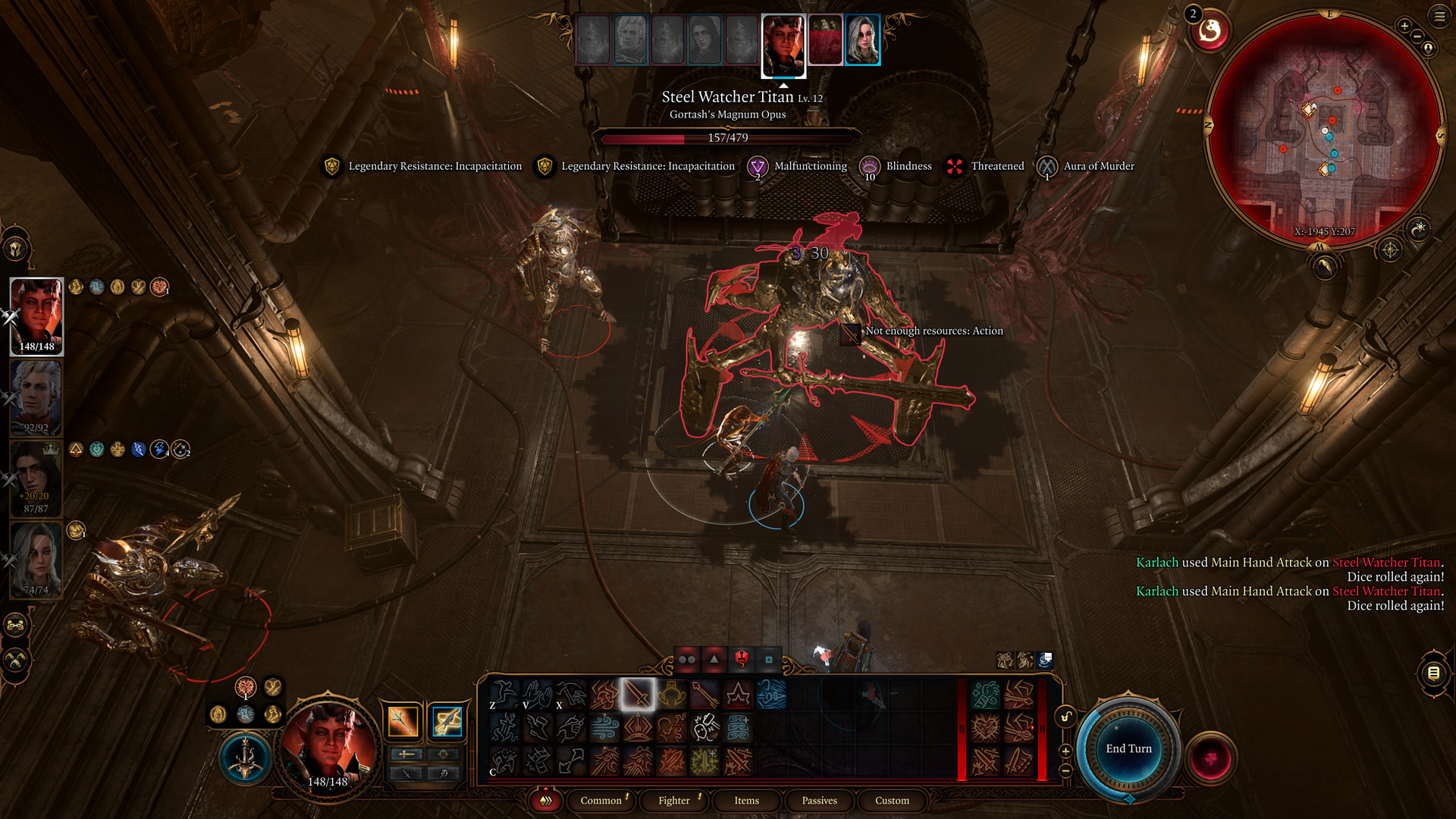The height and width of the screenshot is (819, 1456).
Task: Toggle the hotbar lock button
Action: point(1065,717)
